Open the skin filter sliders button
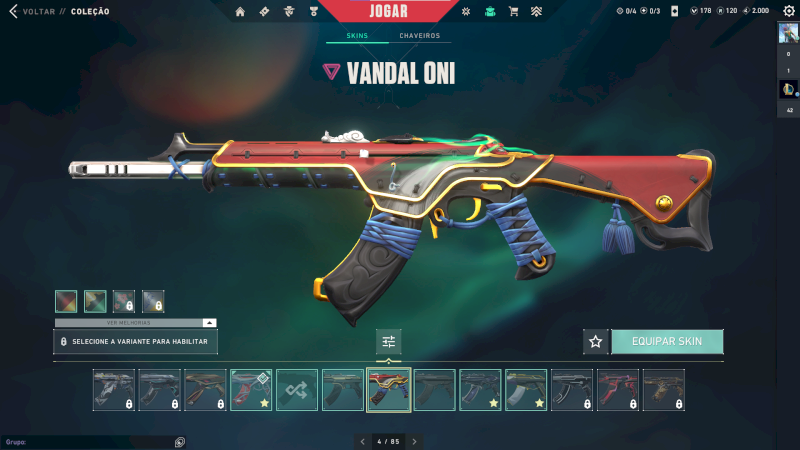800x450 pixels. point(389,341)
